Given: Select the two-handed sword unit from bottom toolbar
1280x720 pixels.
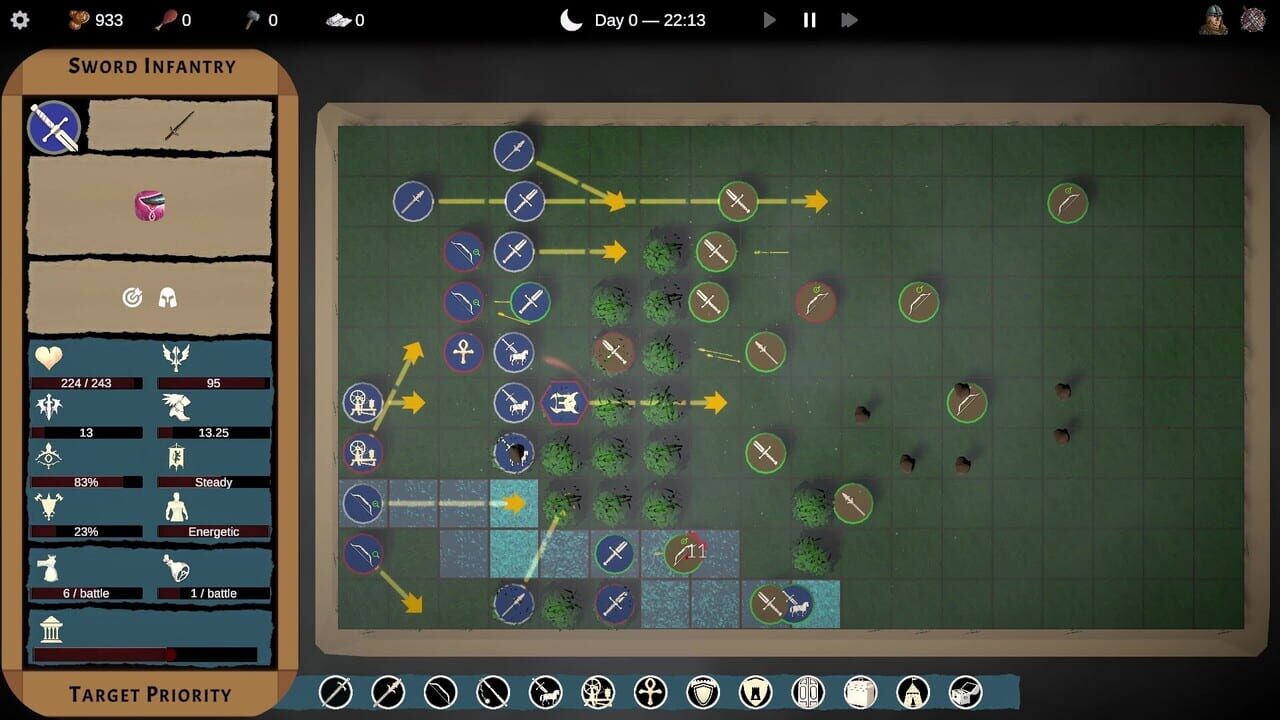Looking at the screenshot, I should pos(388,691).
